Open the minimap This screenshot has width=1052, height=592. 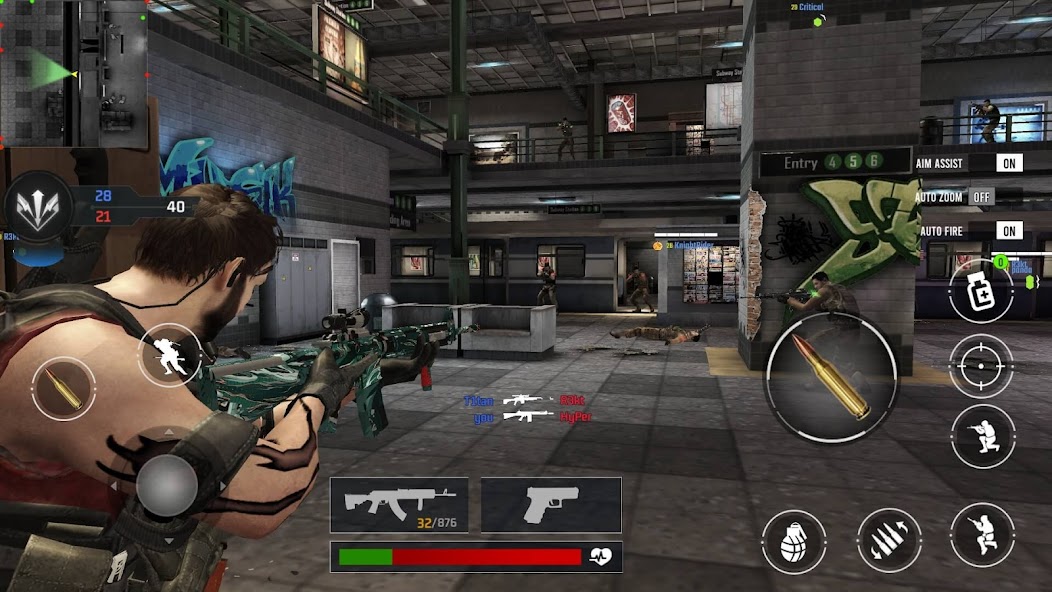74,73
